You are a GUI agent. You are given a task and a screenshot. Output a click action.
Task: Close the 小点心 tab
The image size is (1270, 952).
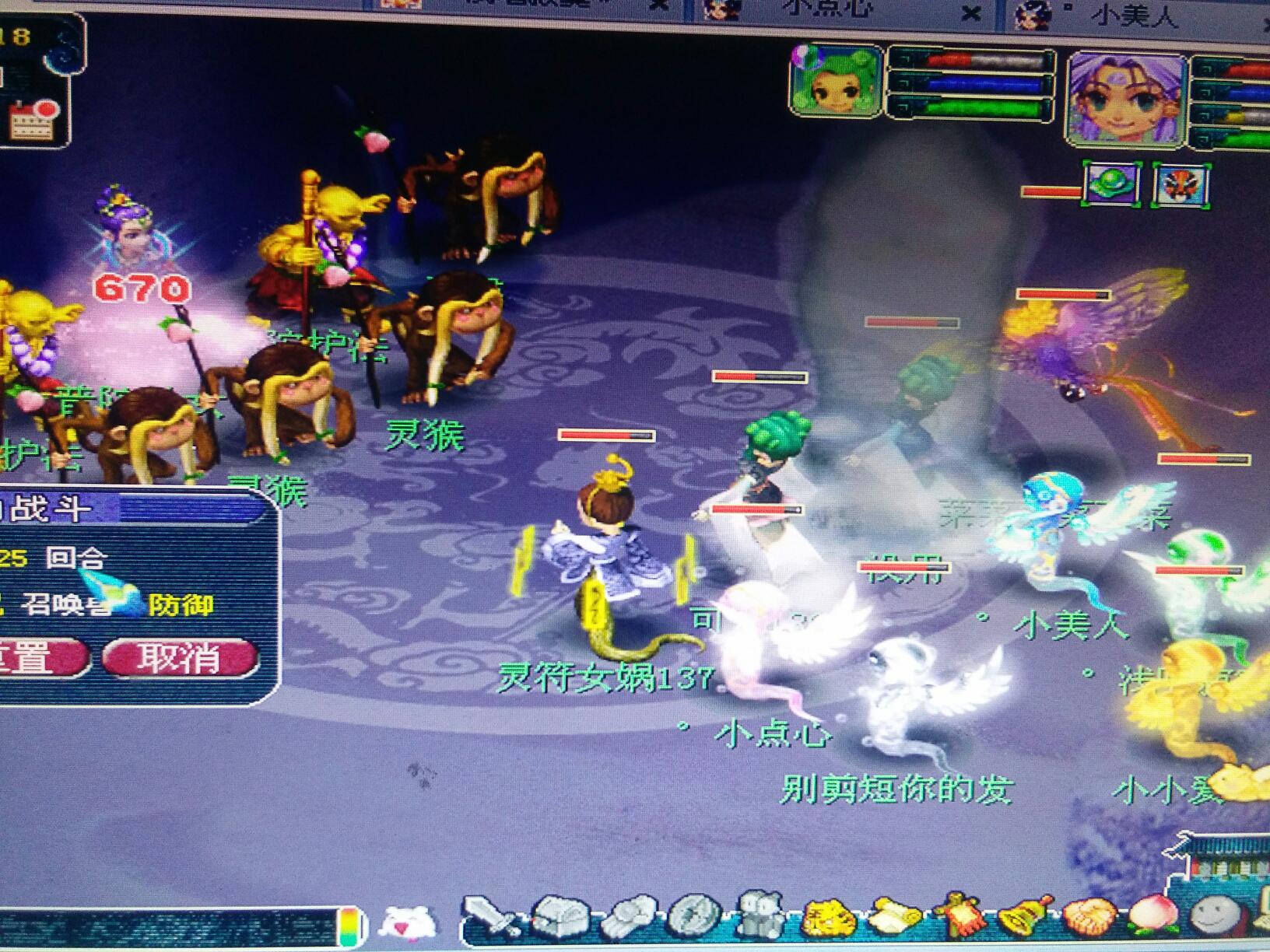click(970, 12)
